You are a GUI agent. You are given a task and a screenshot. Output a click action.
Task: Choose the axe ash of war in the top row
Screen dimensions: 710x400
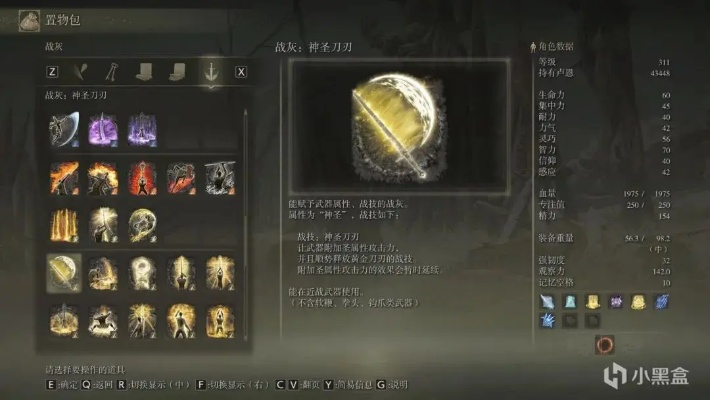pyautogui.click(x=64, y=128)
